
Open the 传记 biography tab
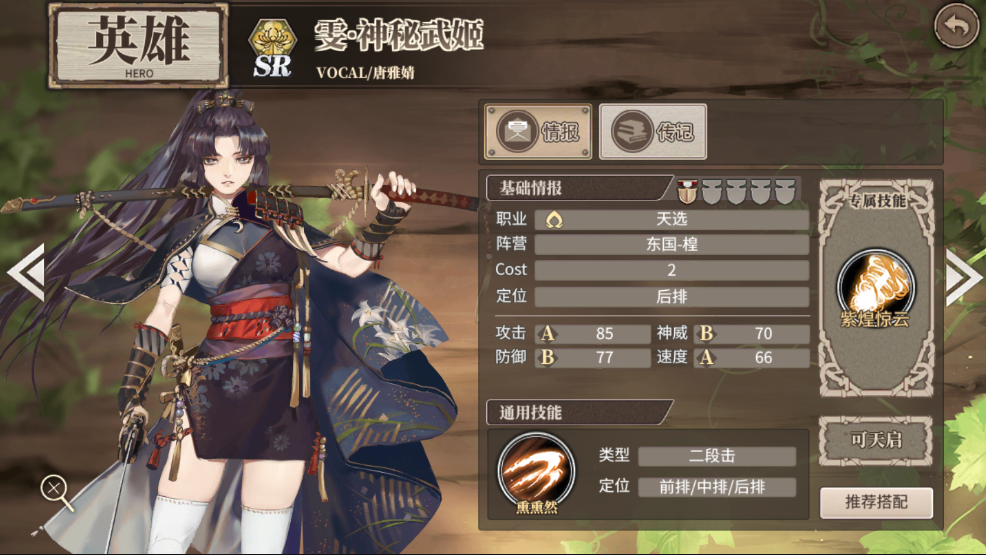(x=652, y=132)
